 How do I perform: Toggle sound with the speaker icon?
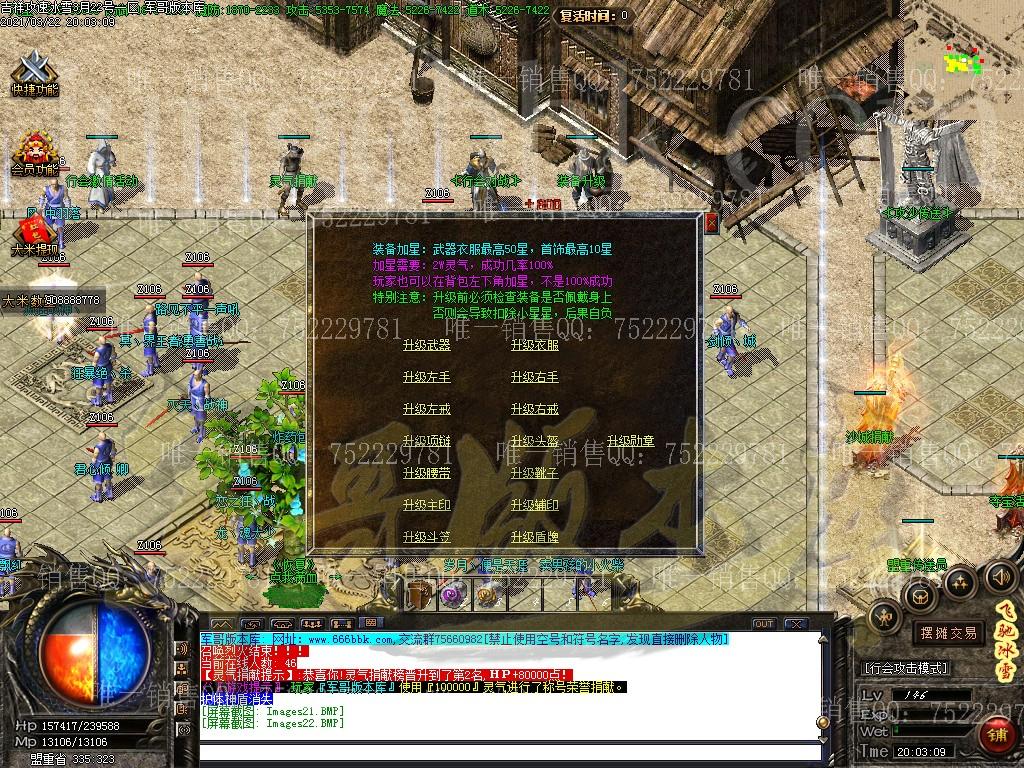pos(1000,576)
